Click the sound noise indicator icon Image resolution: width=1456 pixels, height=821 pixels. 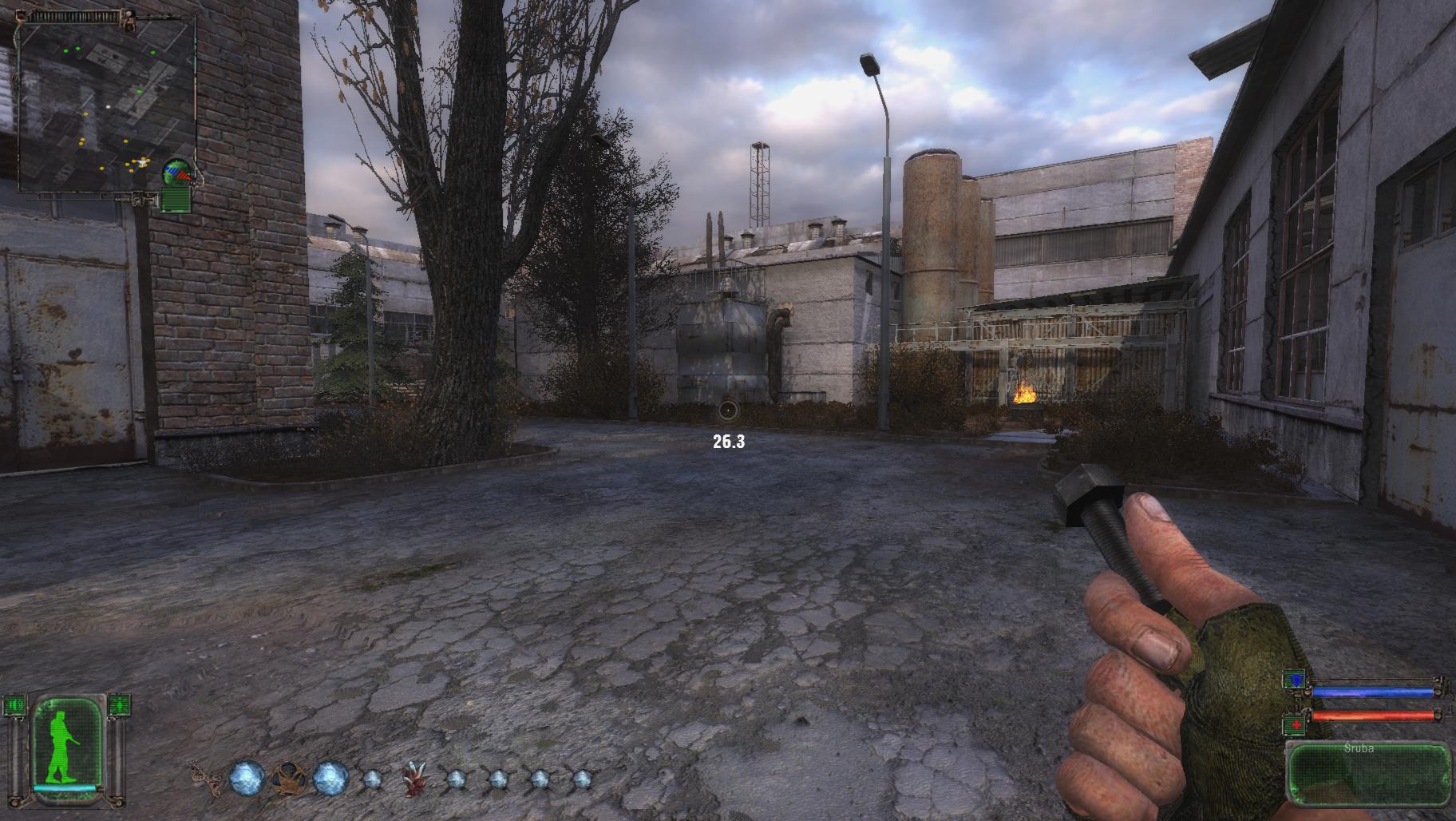pyautogui.click(x=14, y=705)
